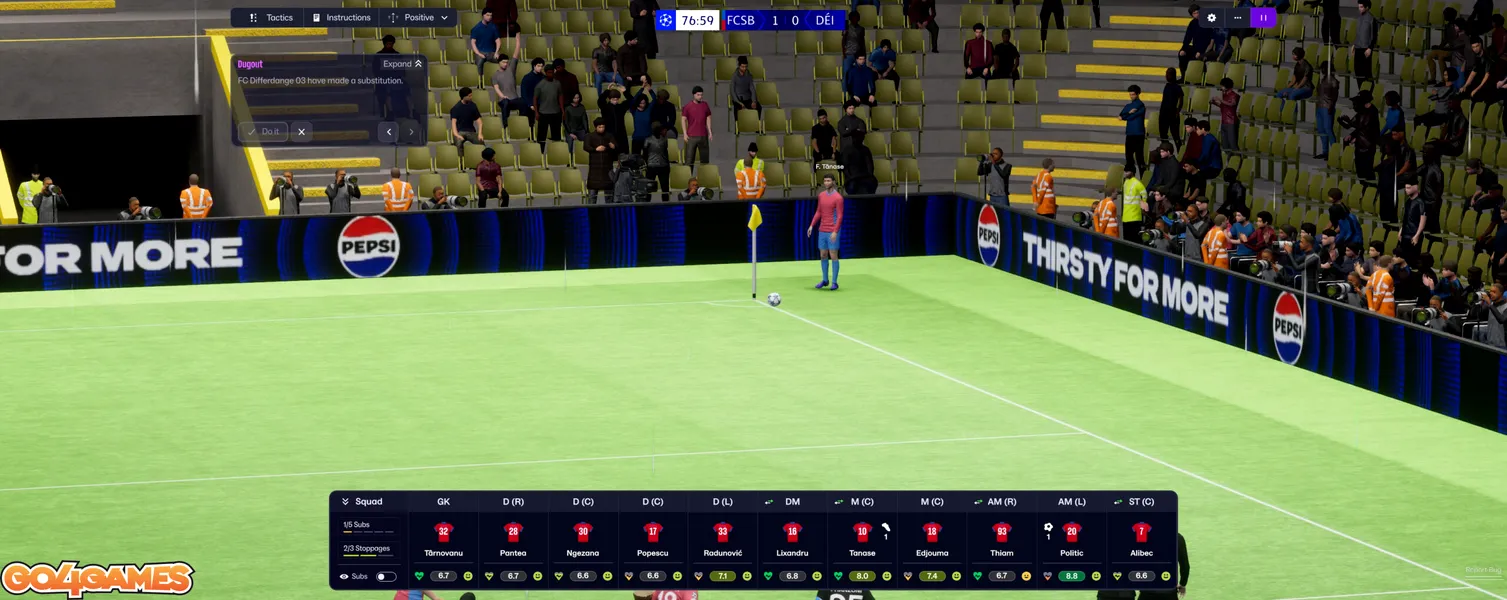
Task: Dismiss the Dugout message with X
Action: click(301, 131)
